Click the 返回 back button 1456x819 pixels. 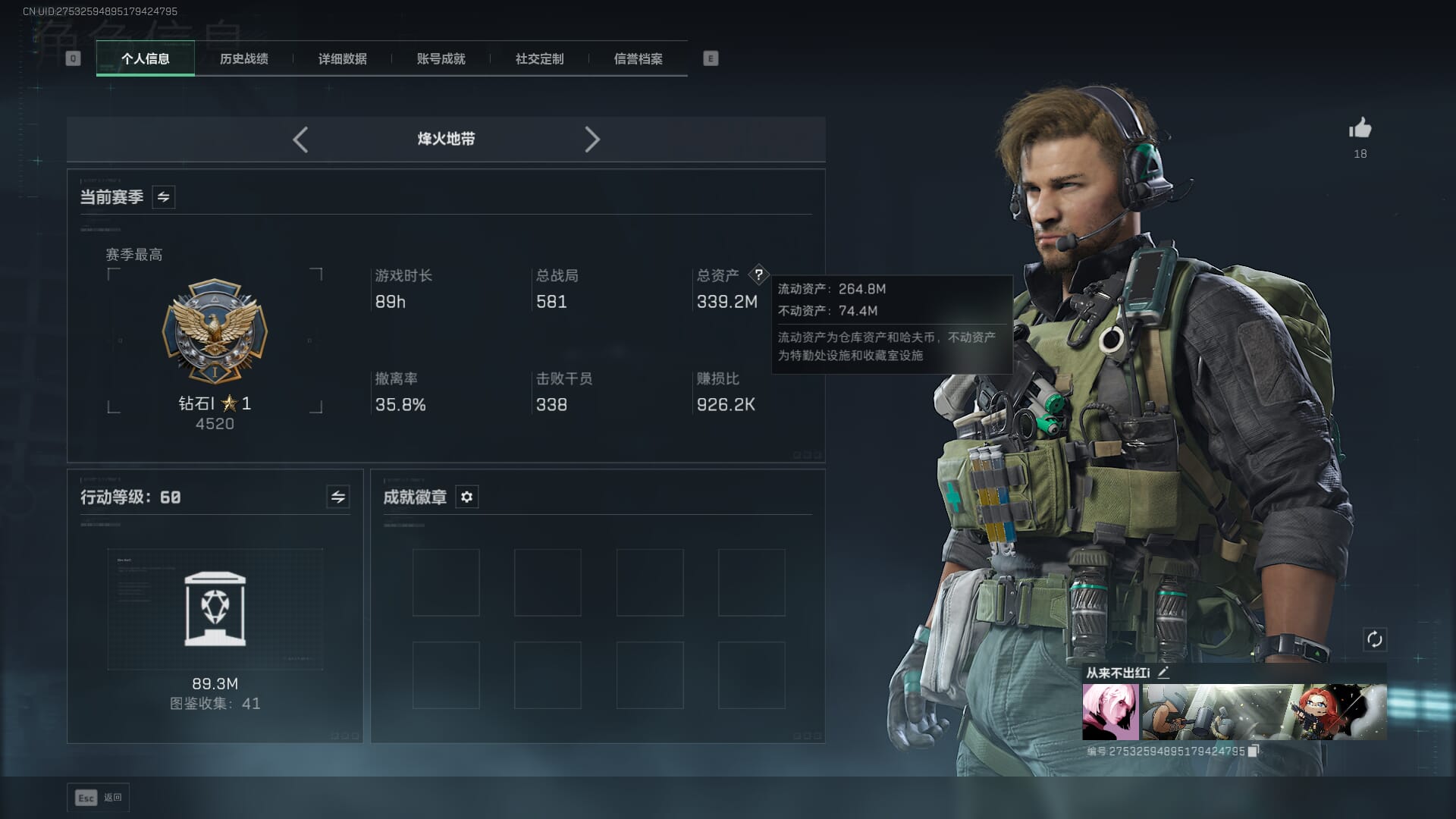point(99,798)
